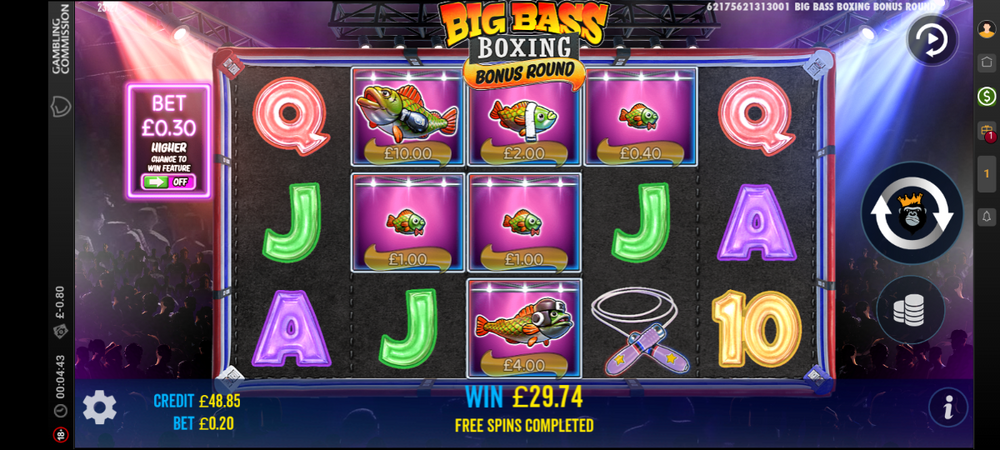Open the gift rewards with notification badge

click(986, 131)
